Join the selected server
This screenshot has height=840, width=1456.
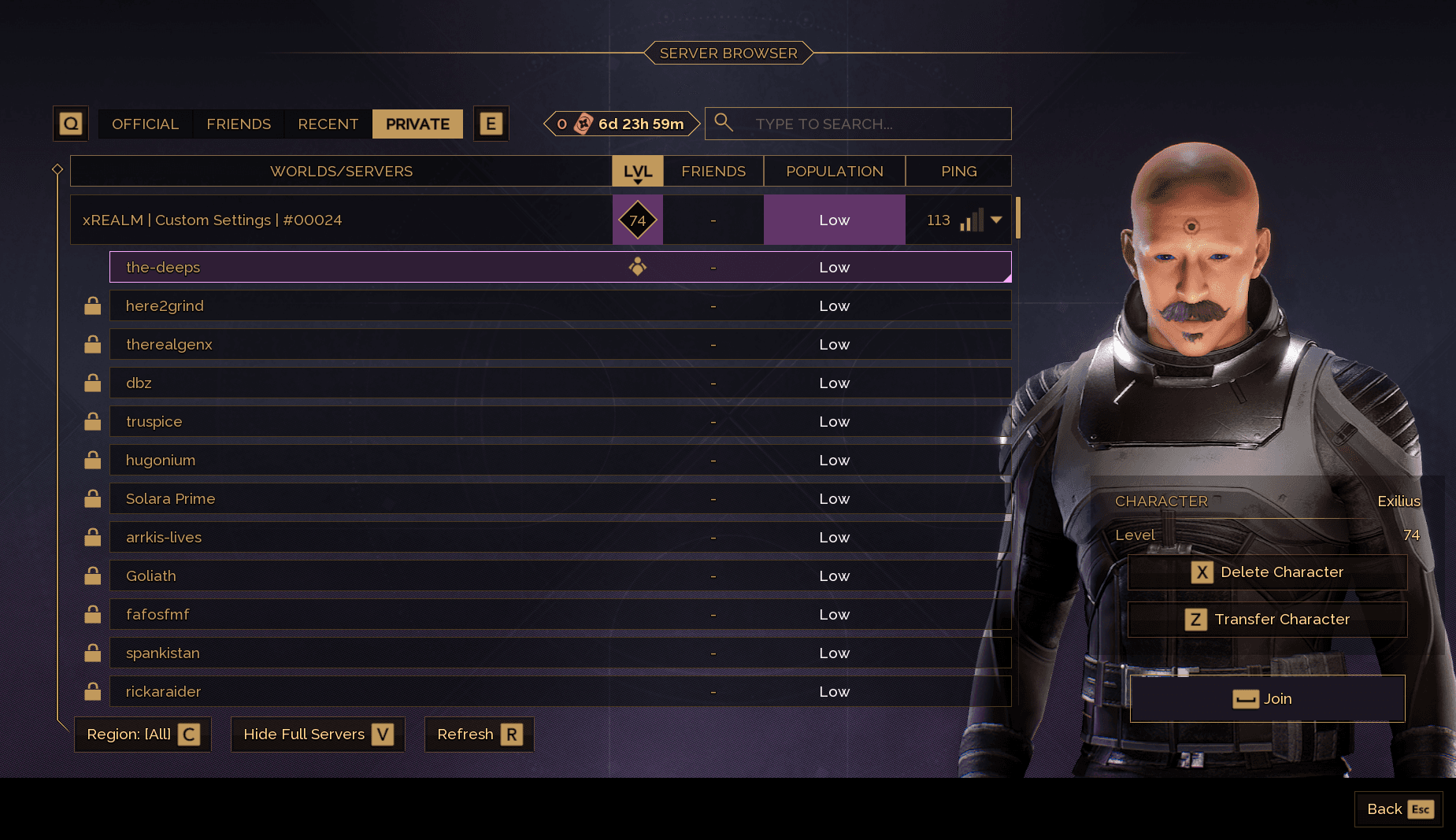pyautogui.click(x=1267, y=699)
